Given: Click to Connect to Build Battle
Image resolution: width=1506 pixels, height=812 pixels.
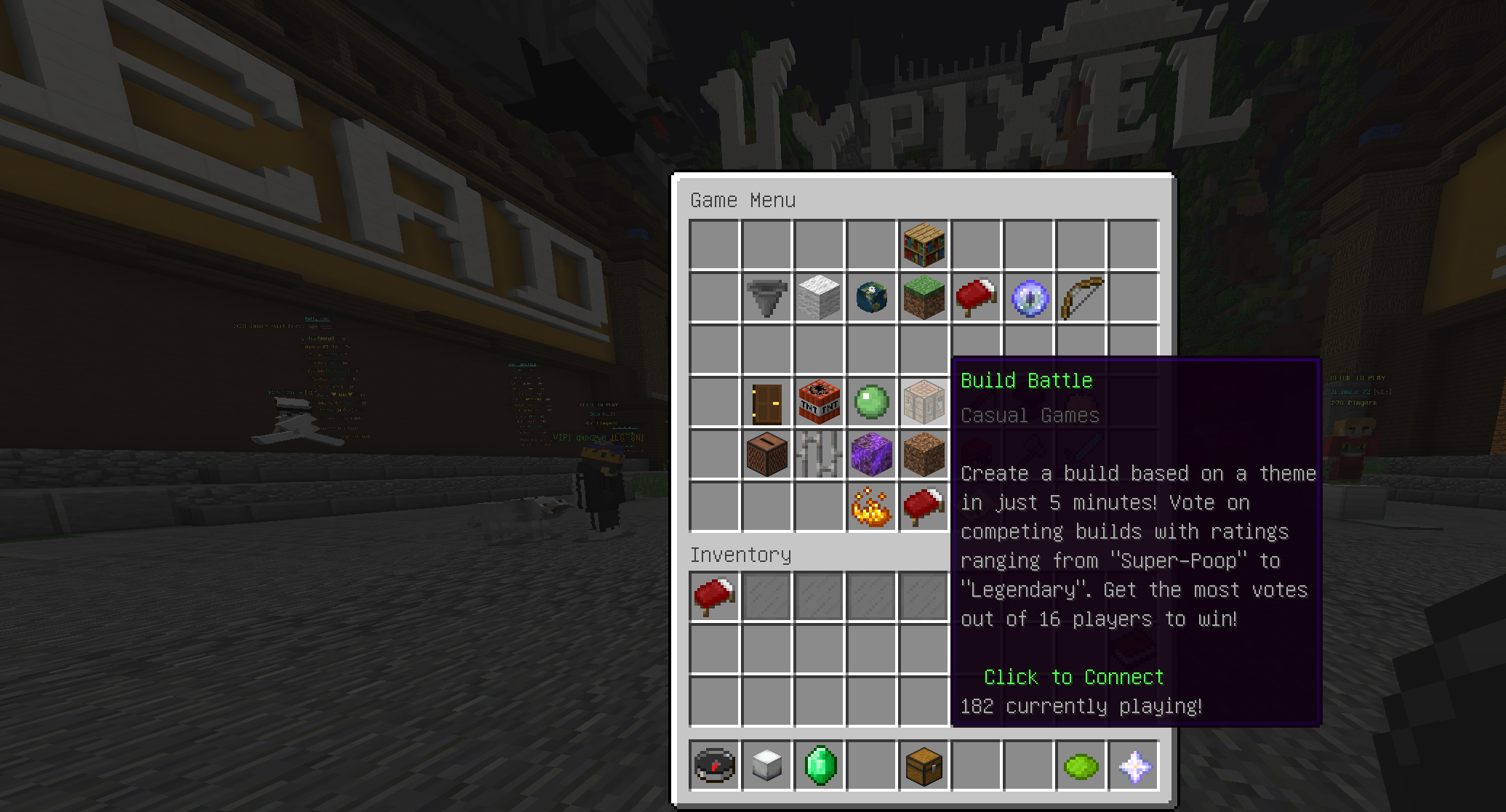Looking at the screenshot, I should click(1073, 677).
